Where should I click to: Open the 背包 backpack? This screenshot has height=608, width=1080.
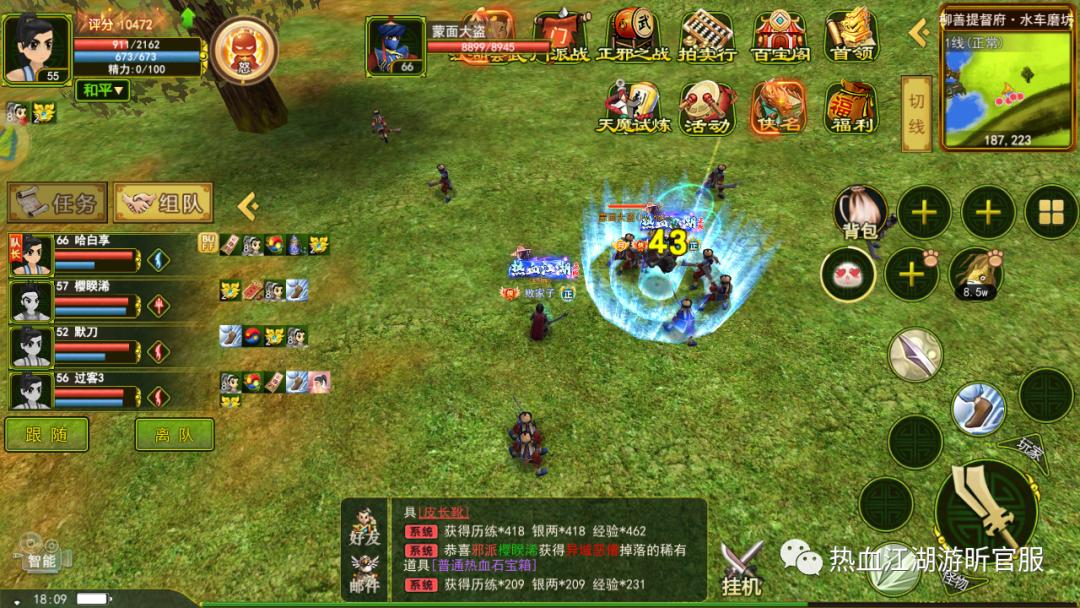pos(860,212)
